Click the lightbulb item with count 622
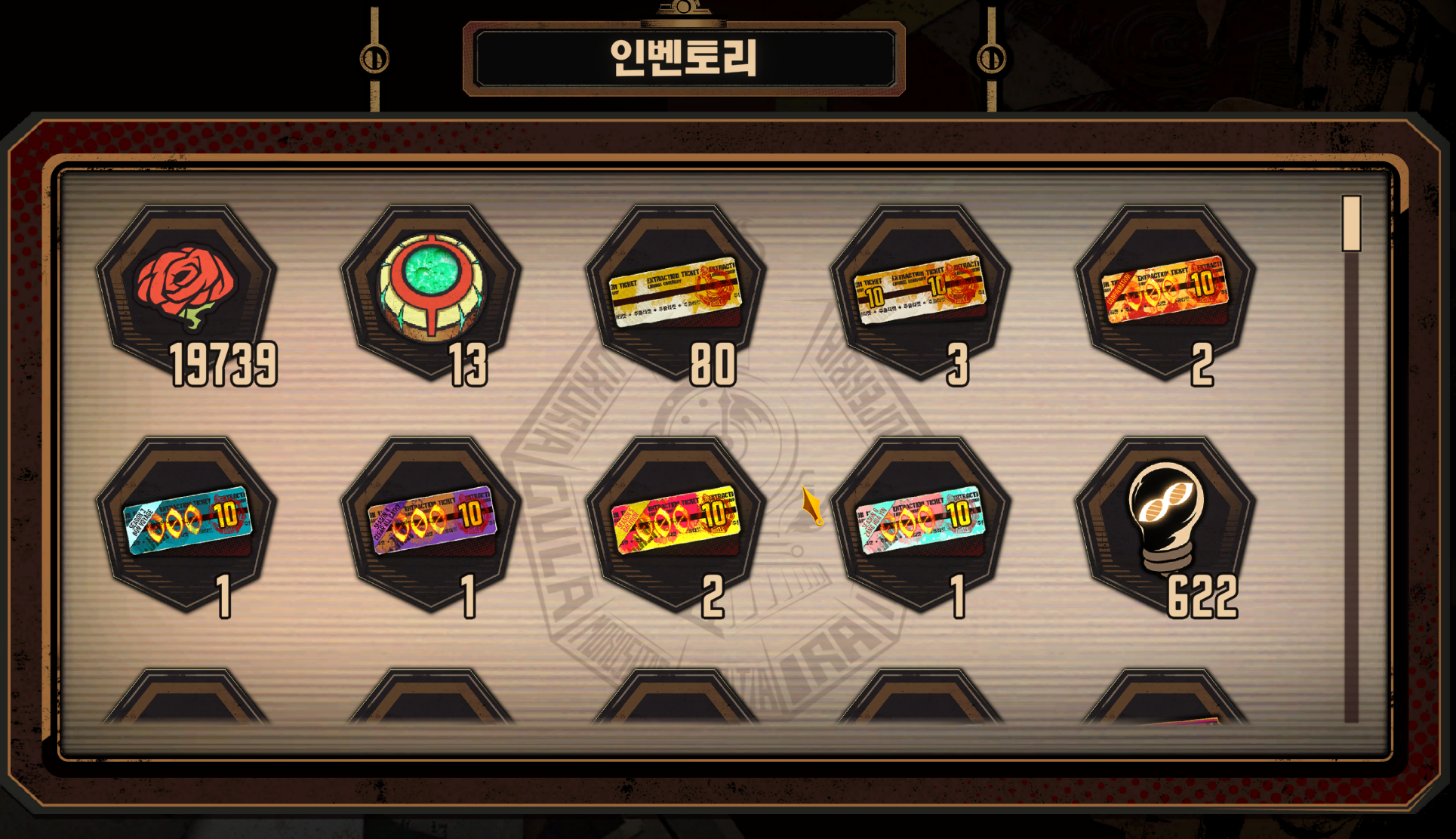This screenshot has width=1456, height=839. click(1165, 522)
